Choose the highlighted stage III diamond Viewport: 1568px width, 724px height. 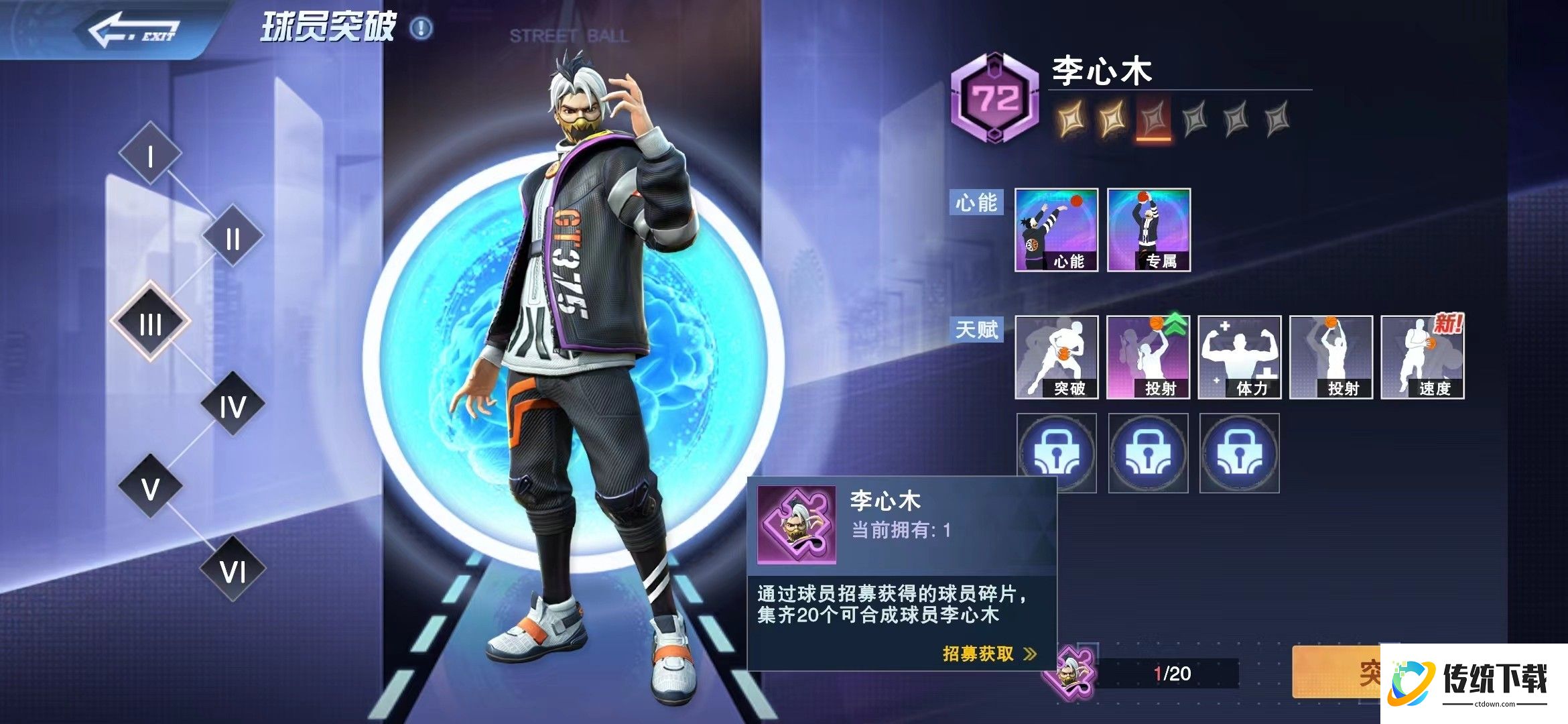pos(150,322)
